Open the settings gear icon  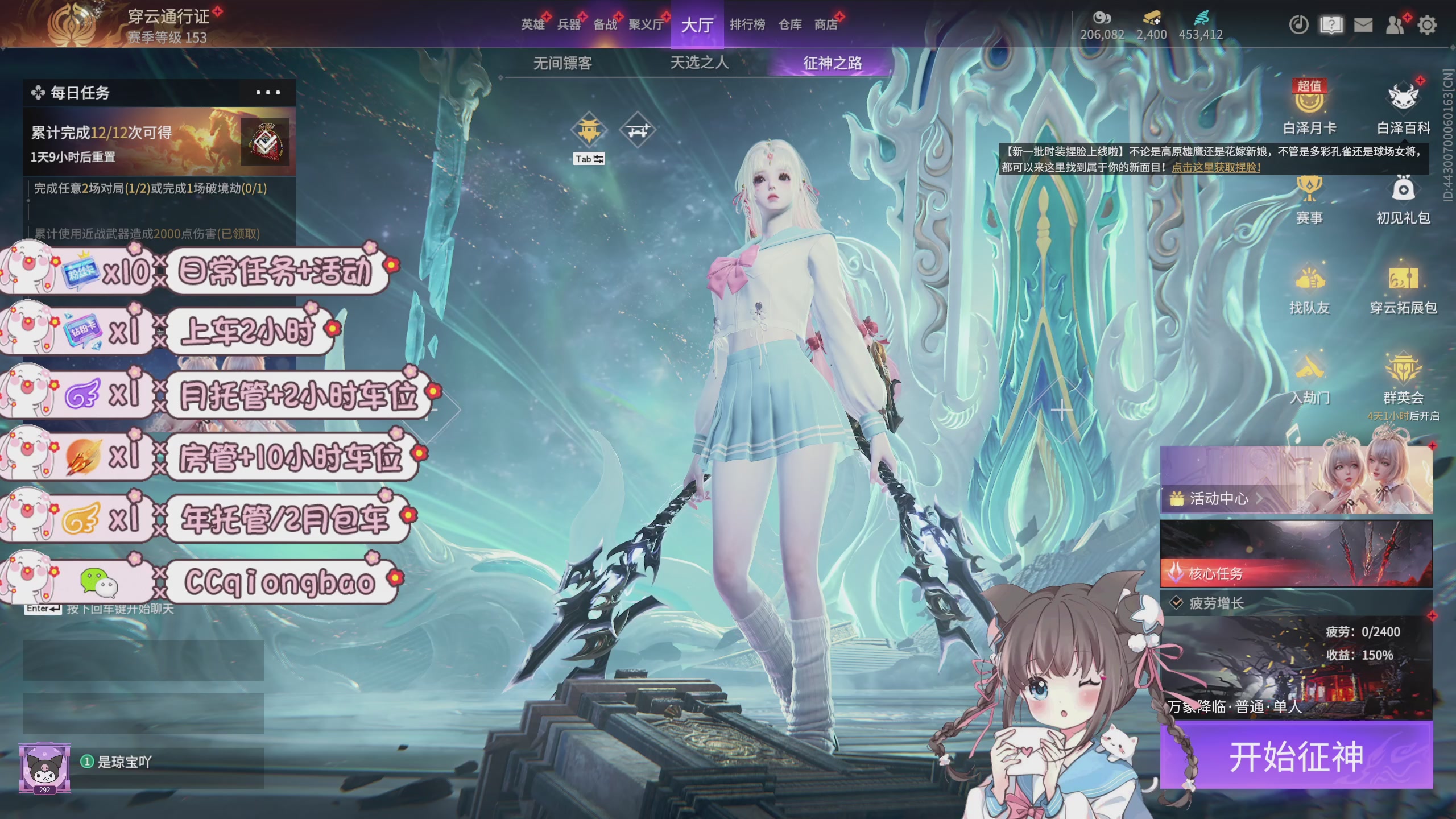[1427, 25]
